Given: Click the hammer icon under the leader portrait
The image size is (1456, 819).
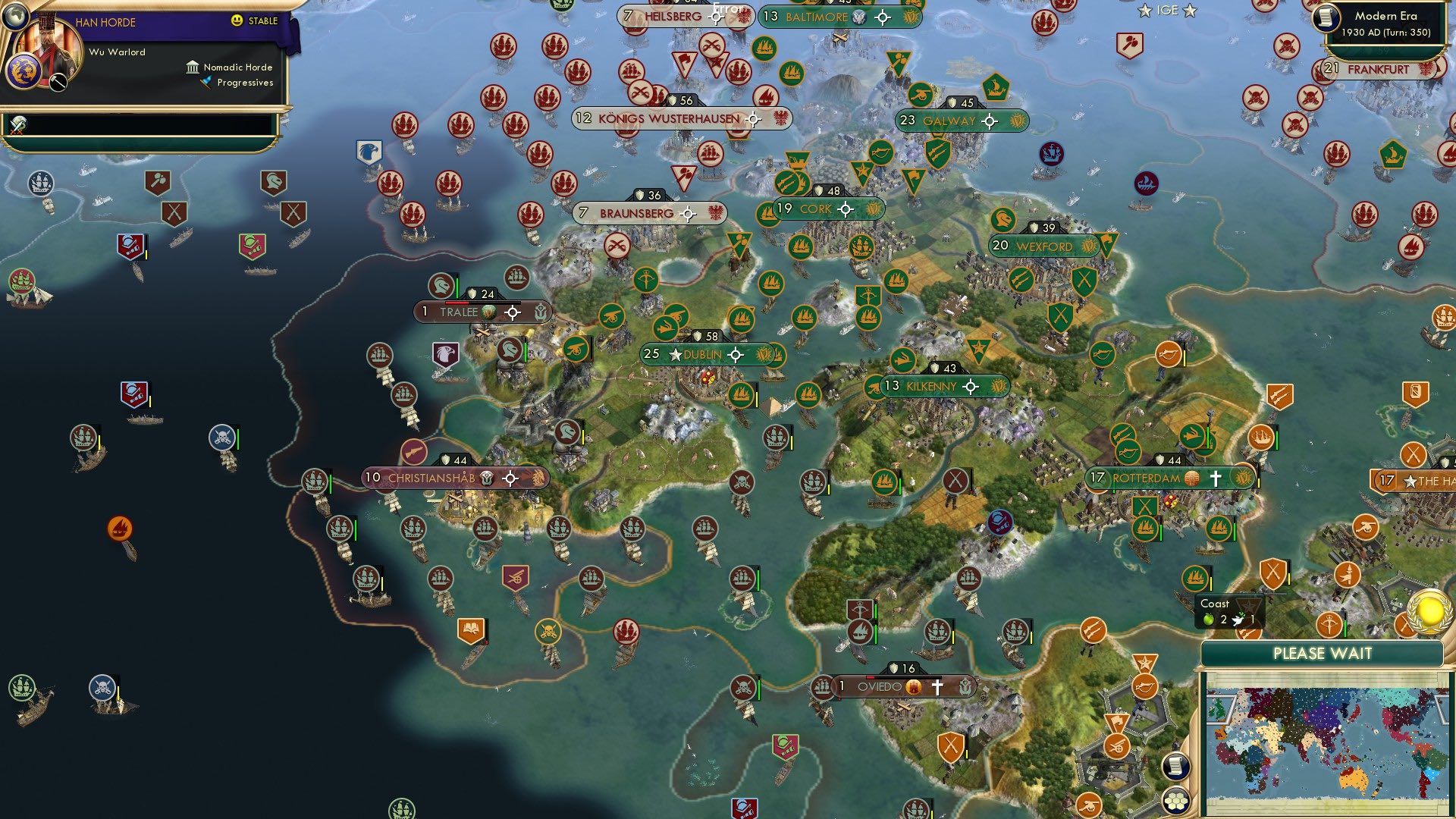Looking at the screenshot, I should point(58,82).
